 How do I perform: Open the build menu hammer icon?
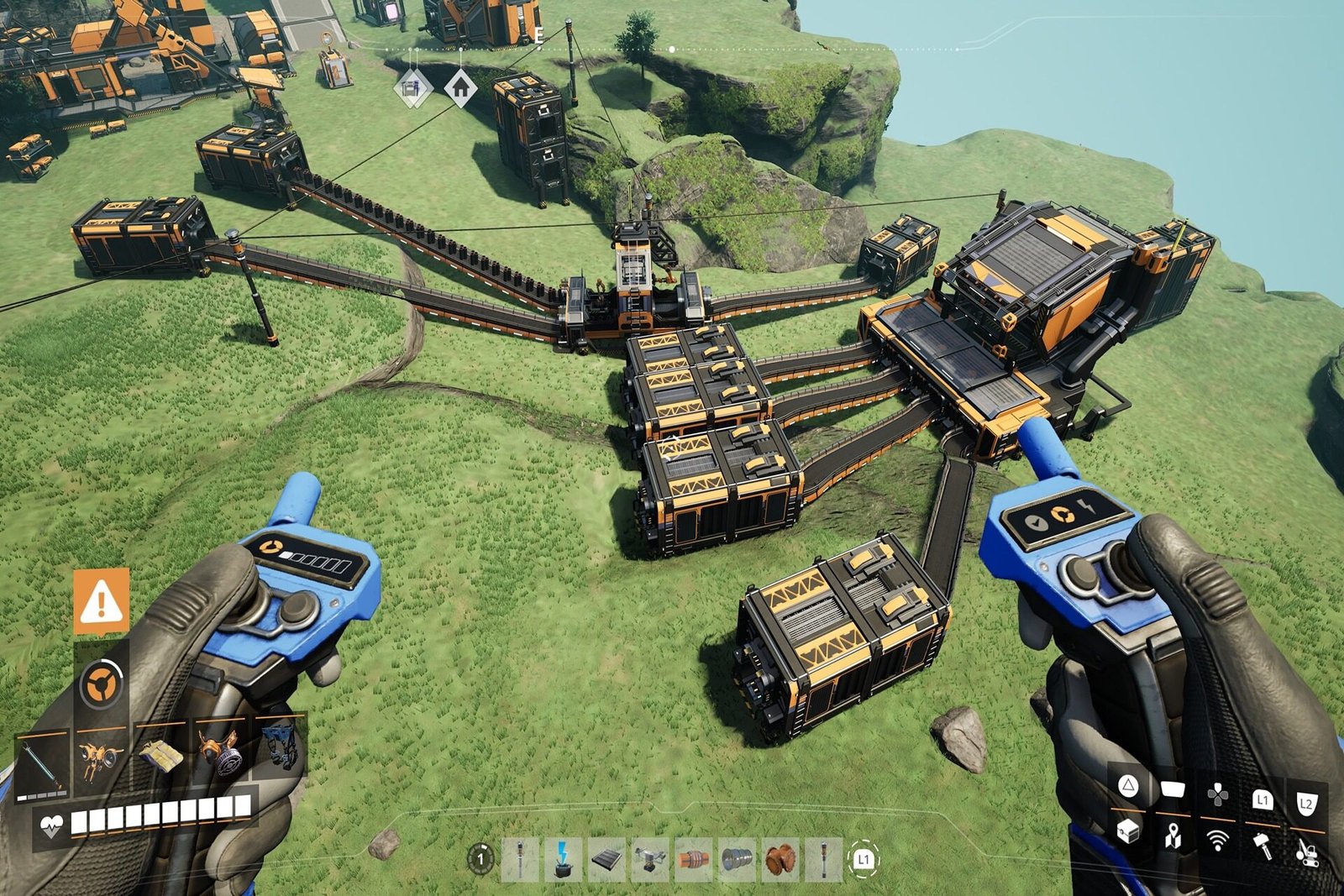pos(1262,845)
